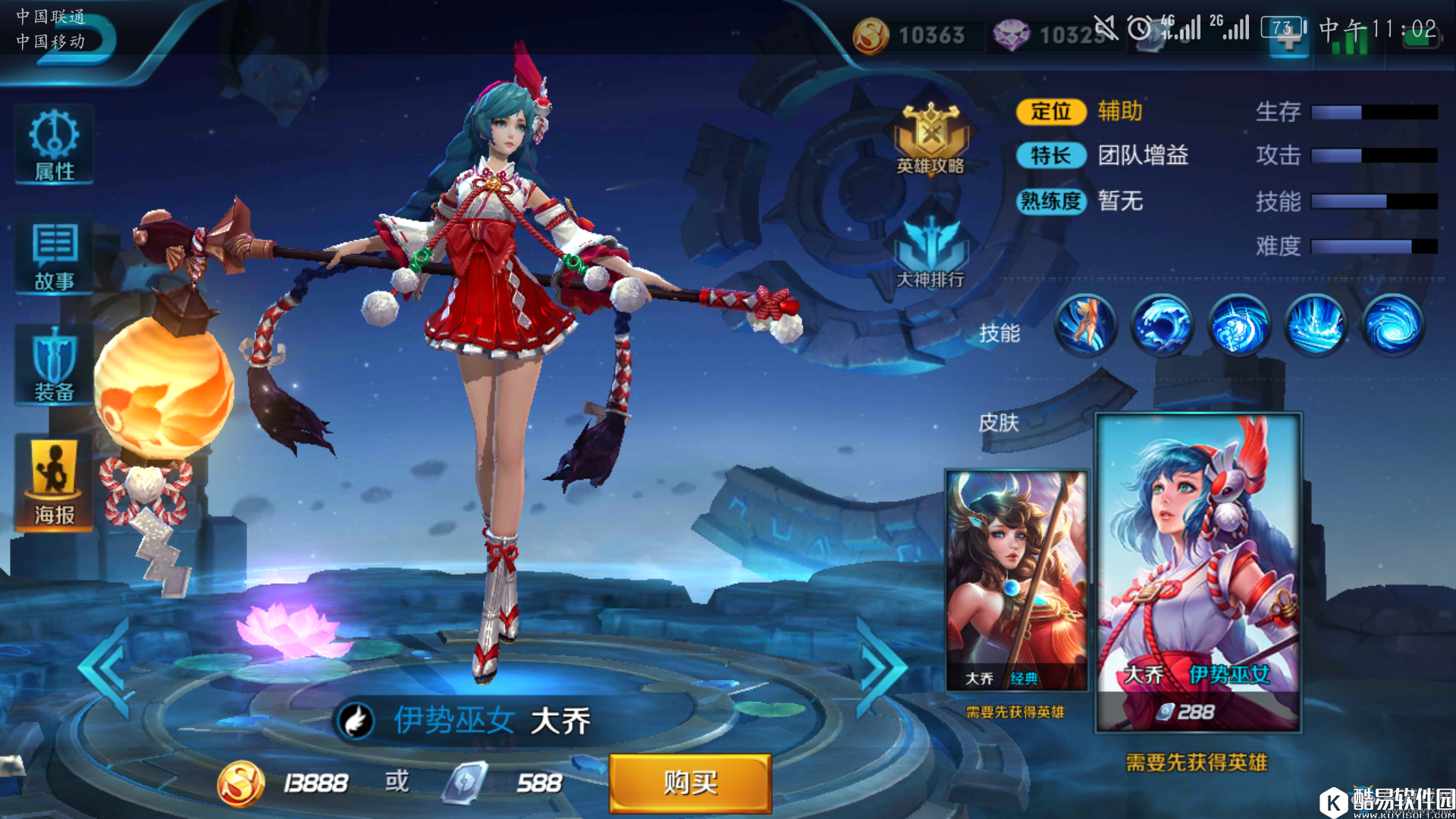This screenshot has width=1456, height=819.
Task: Click the yellow 购买 purchase button
Action: pos(690,783)
